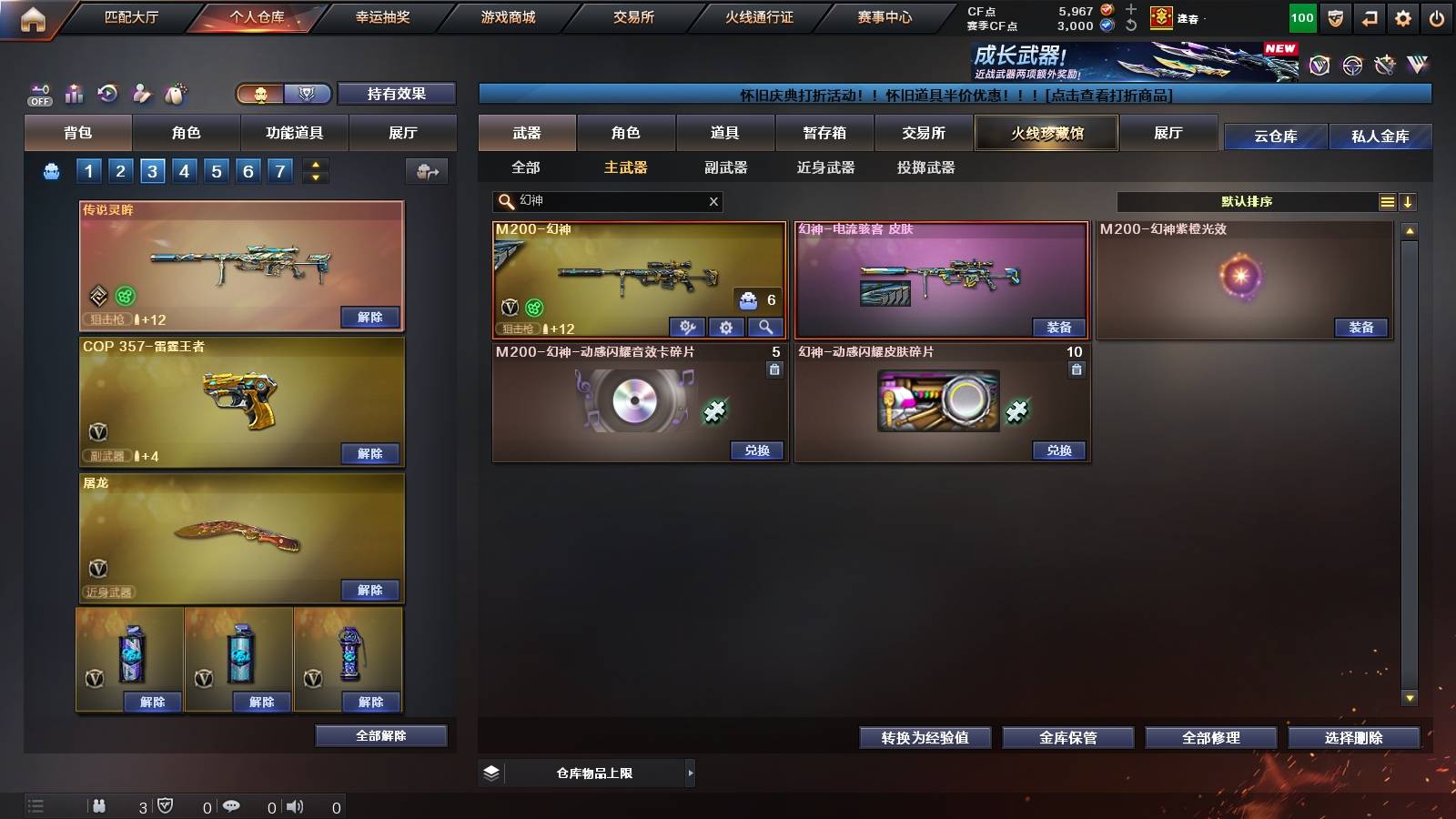Click the magnifier preview icon on M200-幻神 card
This screenshot has width=1456, height=819.
pos(764,326)
